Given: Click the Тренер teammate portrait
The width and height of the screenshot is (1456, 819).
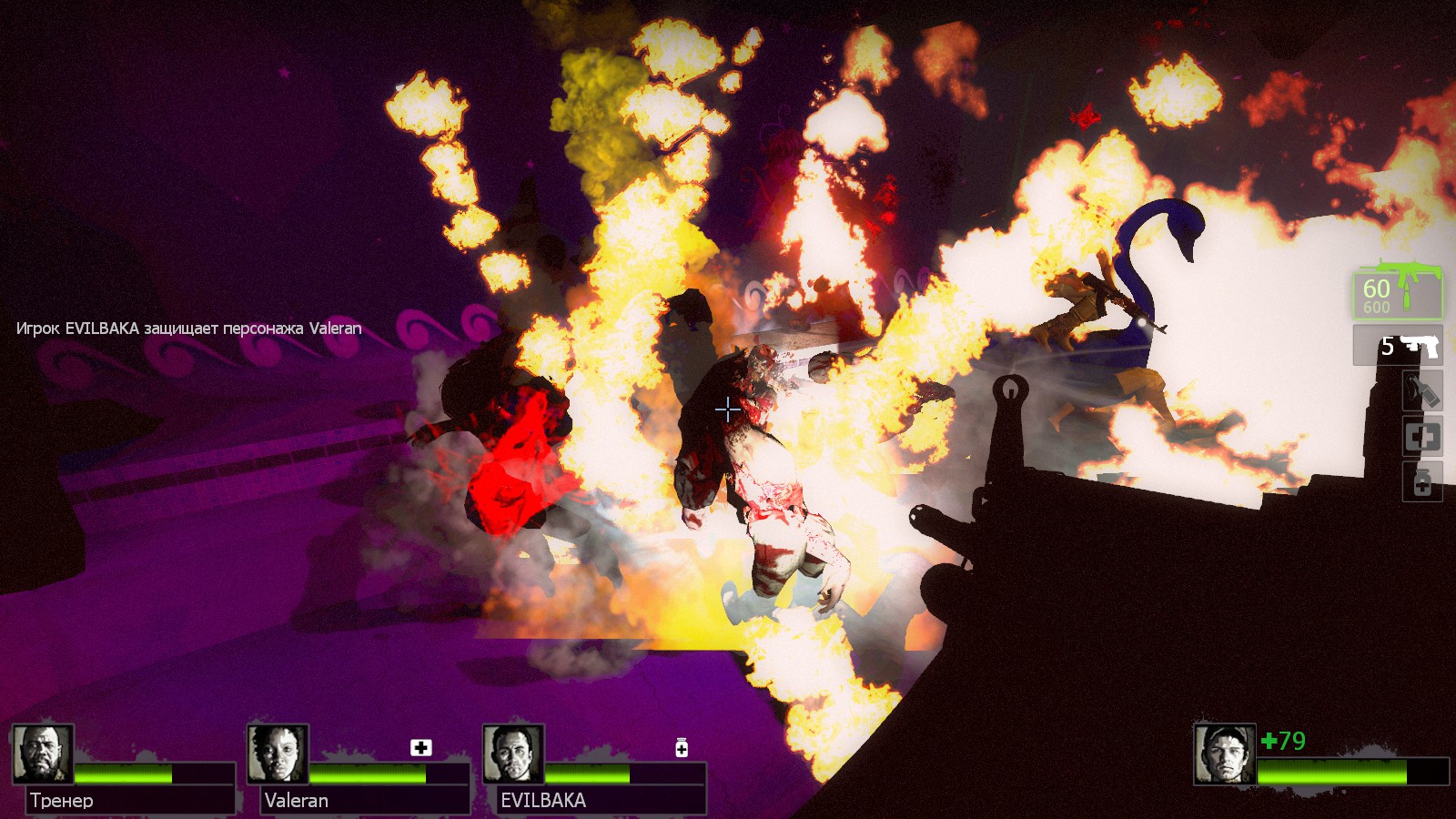Looking at the screenshot, I should [43, 753].
